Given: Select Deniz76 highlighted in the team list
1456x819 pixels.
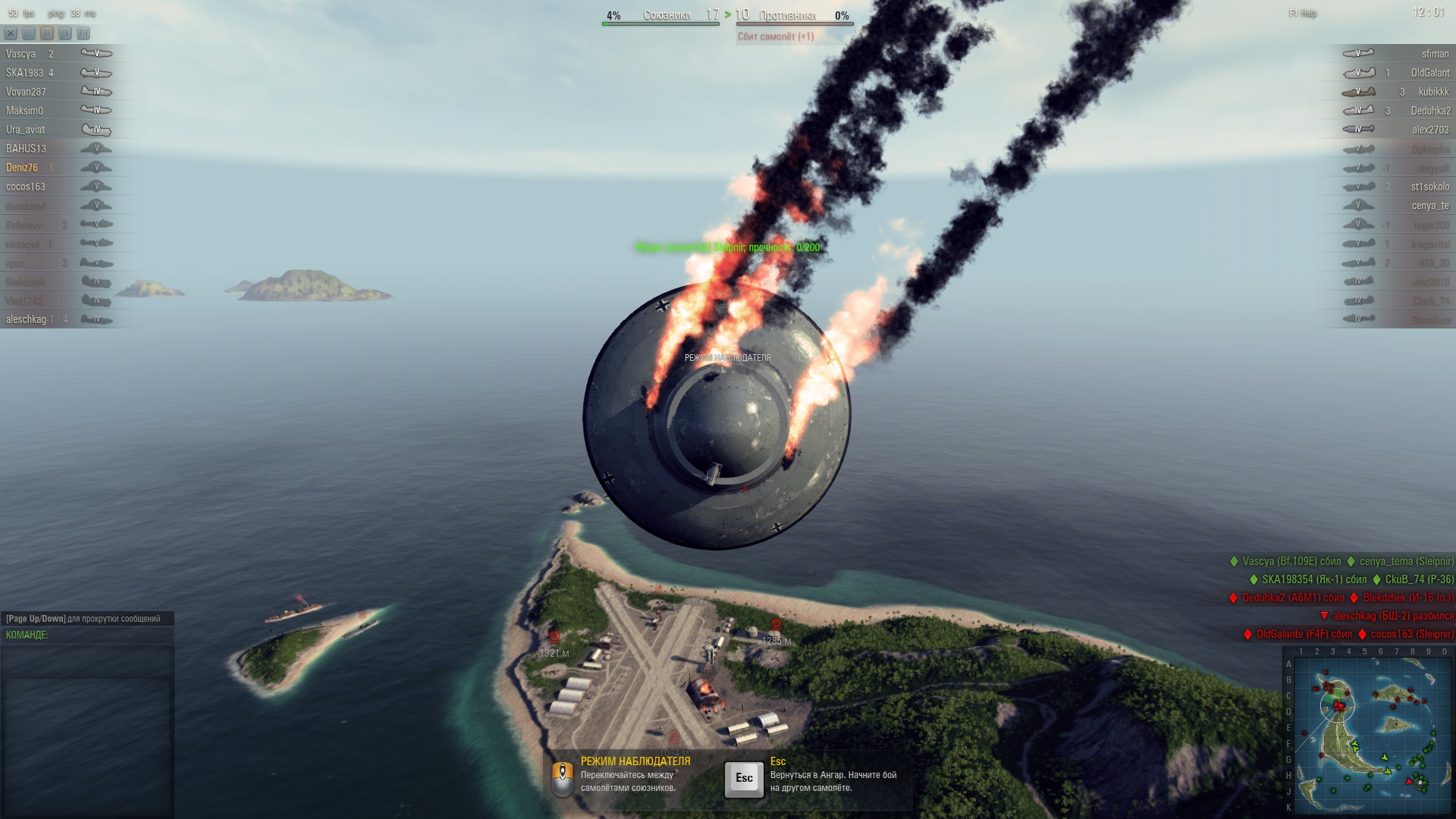Looking at the screenshot, I should click(21, 168).
